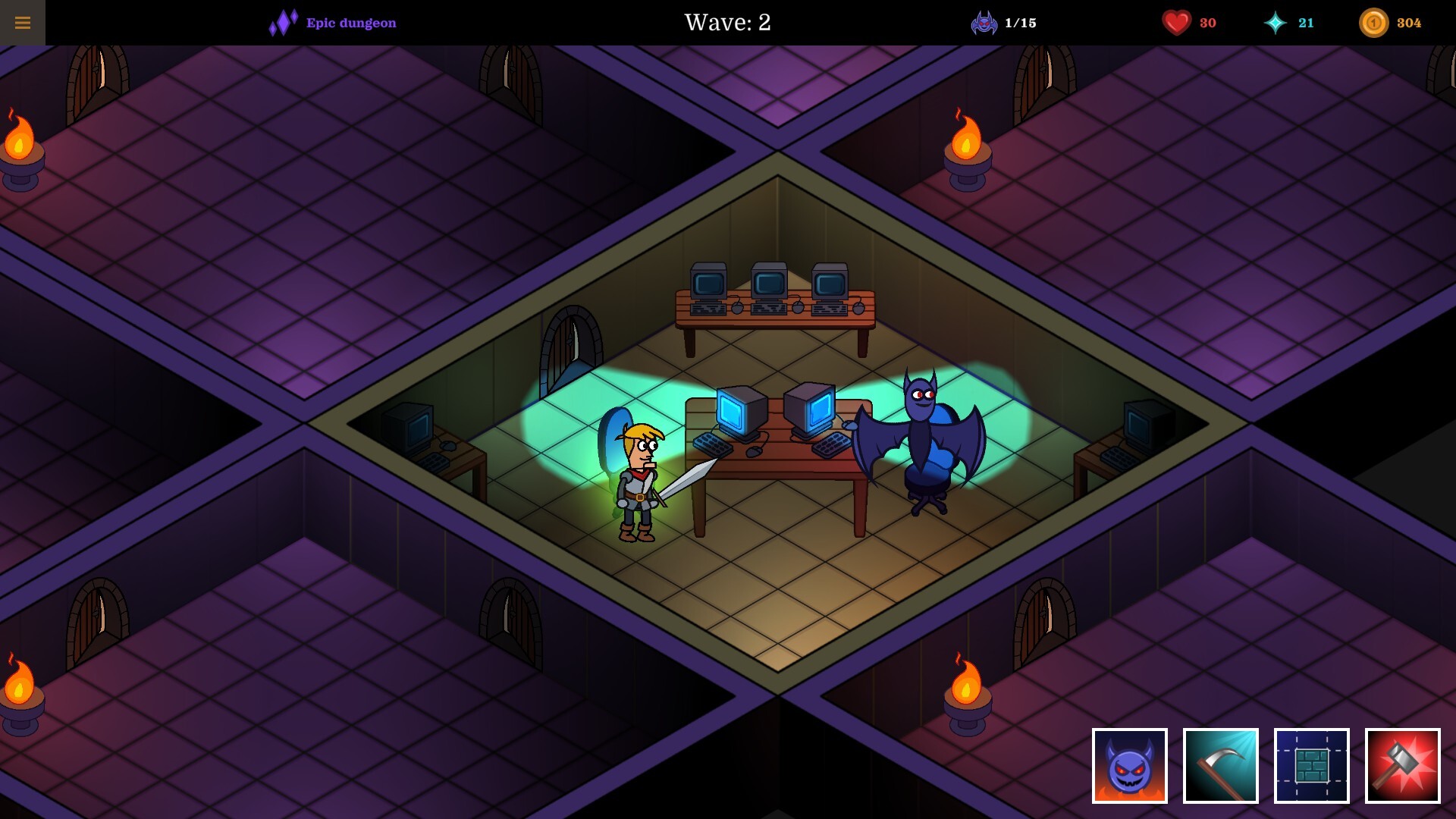Open the hamburger menu
This screenshot has height=819, width=1456.
pos(23,22)
